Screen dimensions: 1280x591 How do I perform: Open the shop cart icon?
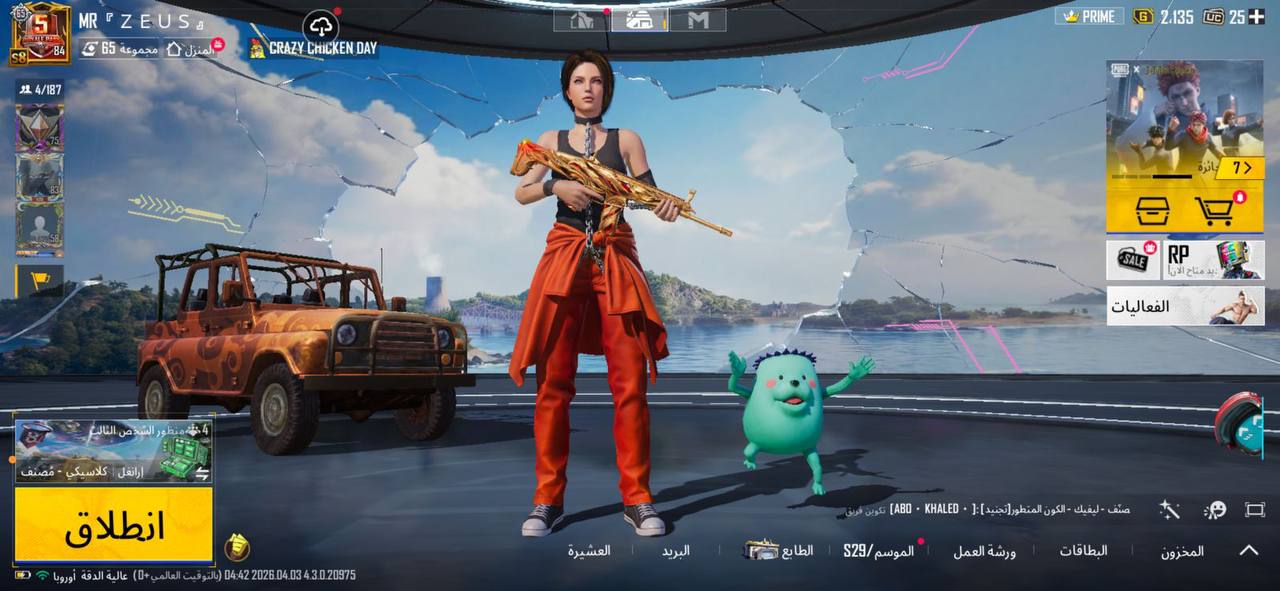pos(1214,211)
